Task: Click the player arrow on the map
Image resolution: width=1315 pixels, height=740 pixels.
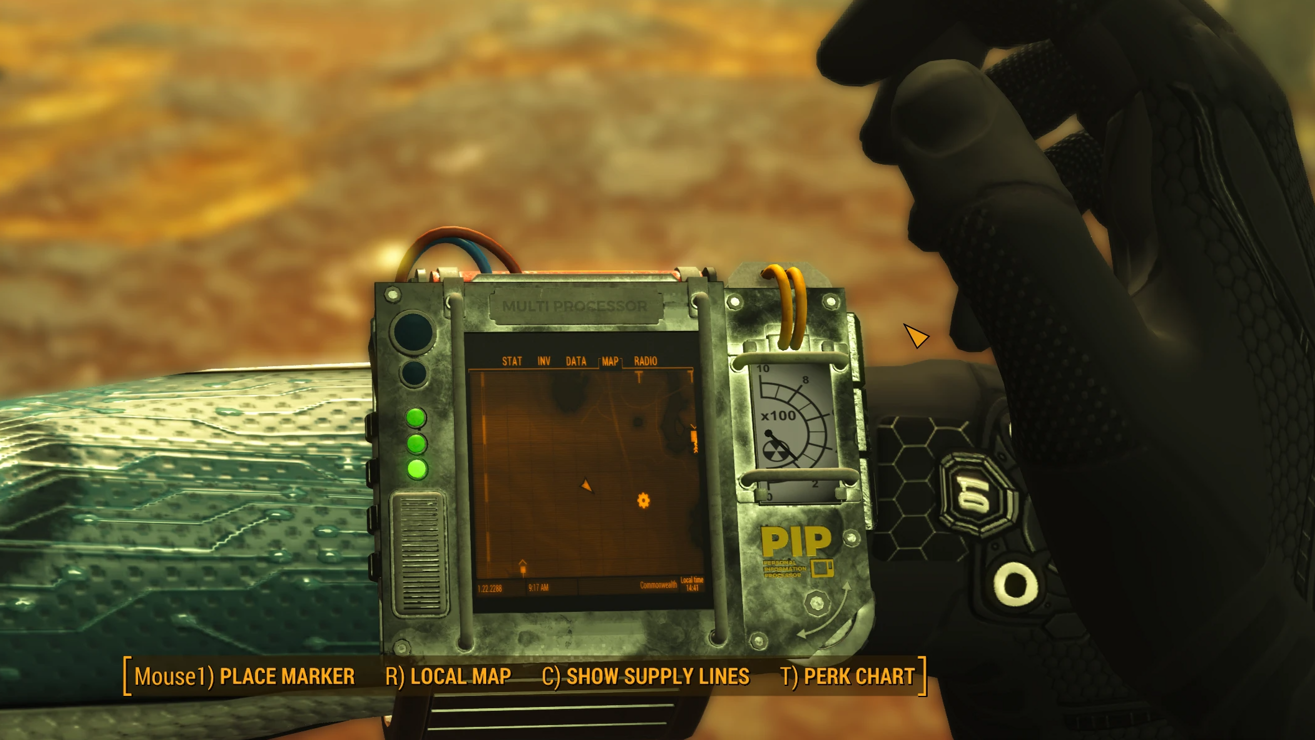Action: [x=587, y=486]
